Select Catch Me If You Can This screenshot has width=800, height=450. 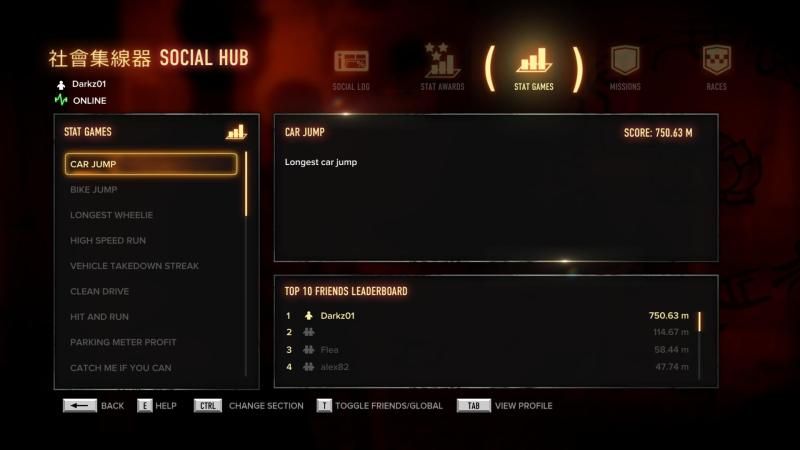pos(151,368)
